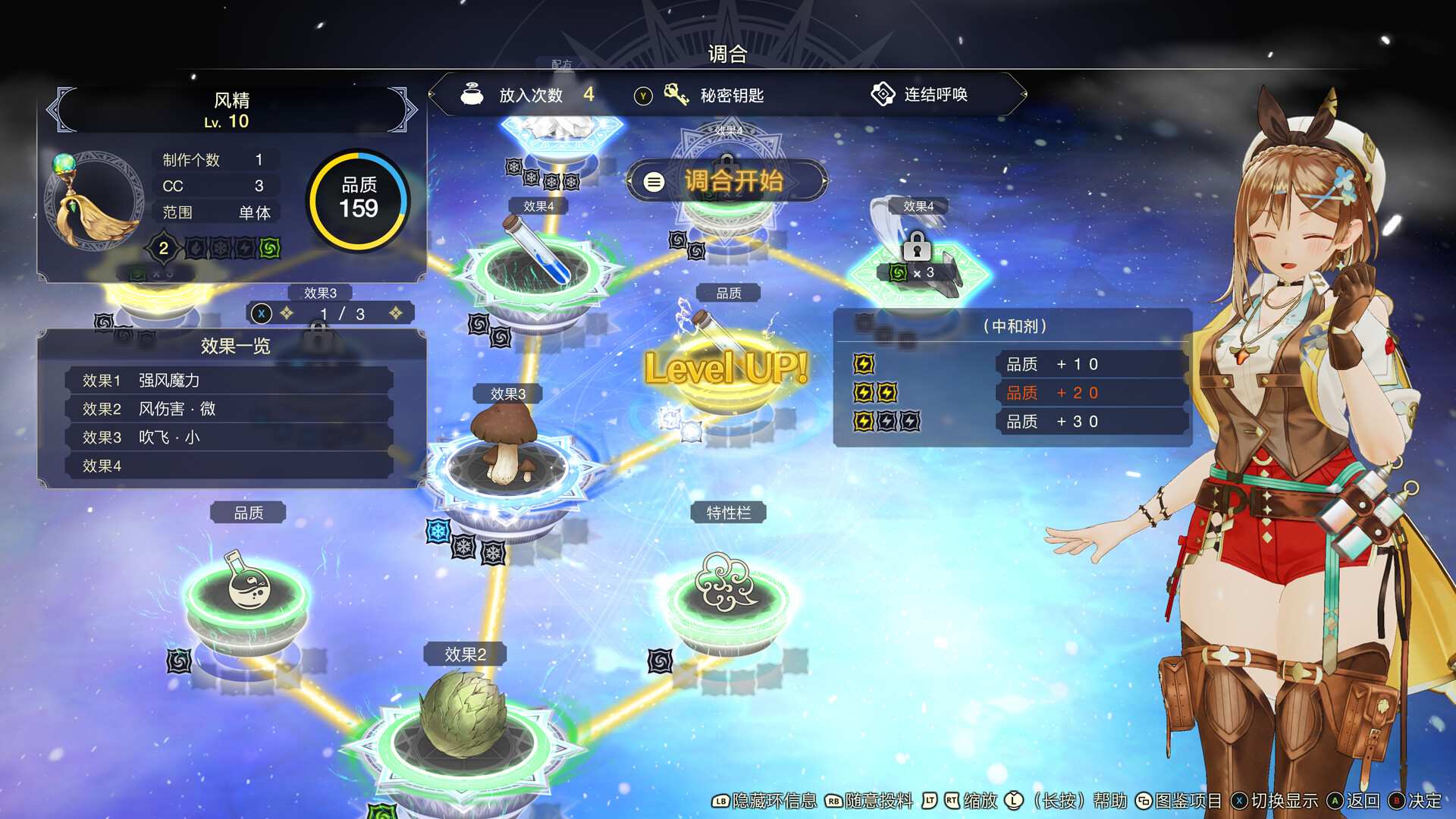Open 连结呼唤 via its diamond icon
Viewport: 1456px width, 819px height.
883,94
